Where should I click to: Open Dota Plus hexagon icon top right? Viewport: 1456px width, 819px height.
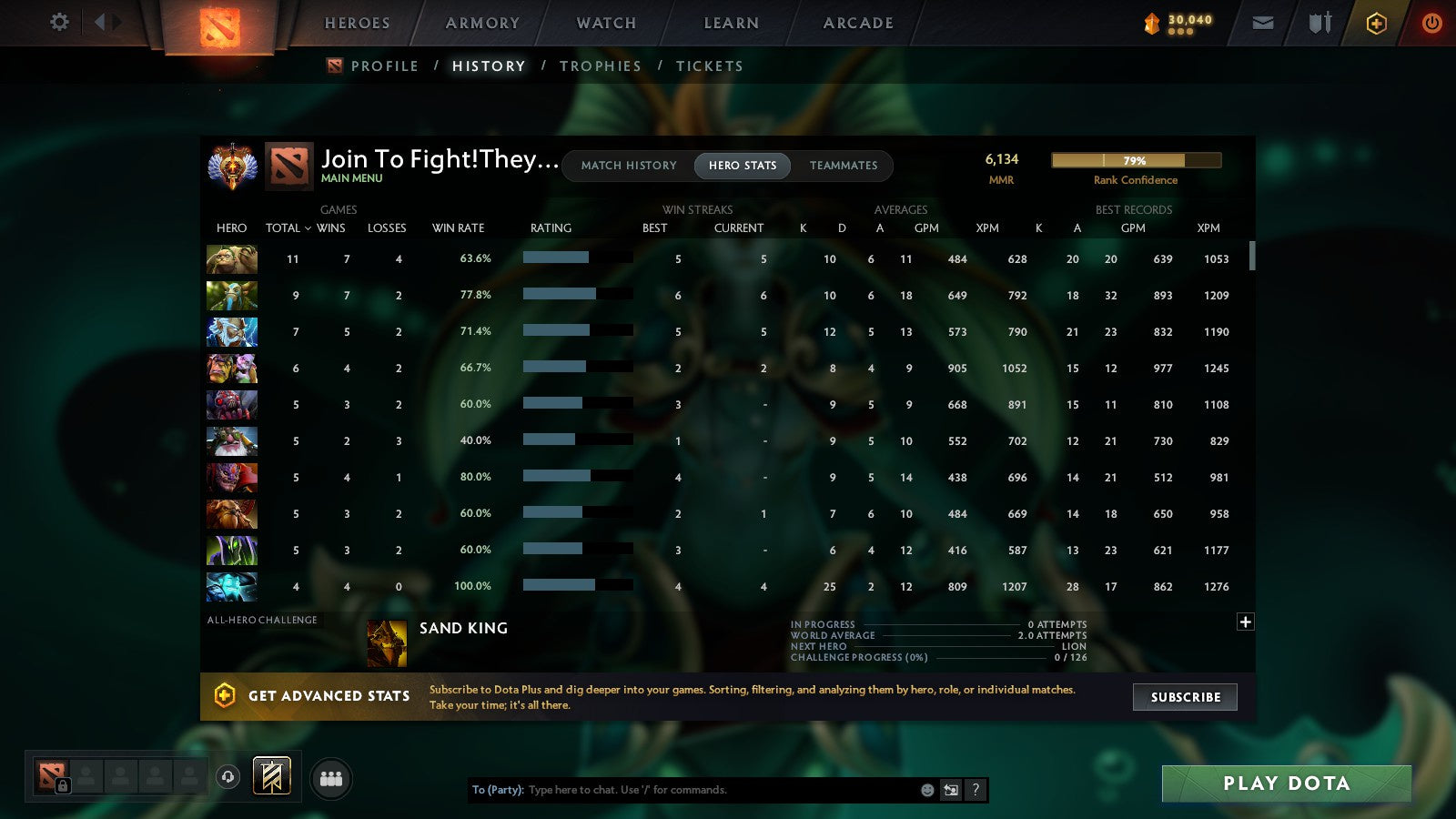pyautogui.click(x=1376, y=23)
